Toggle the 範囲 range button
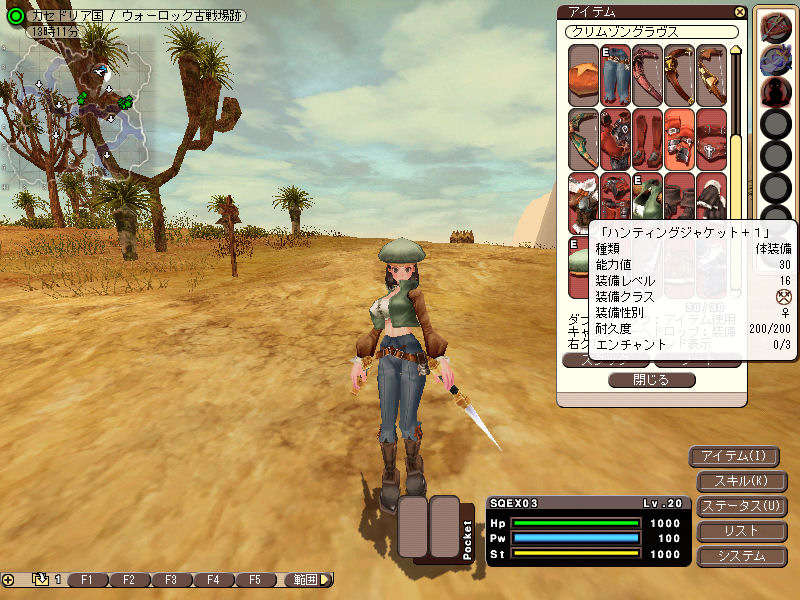The image size is (800, 600). pyautogui.click(x=307, y=580)
